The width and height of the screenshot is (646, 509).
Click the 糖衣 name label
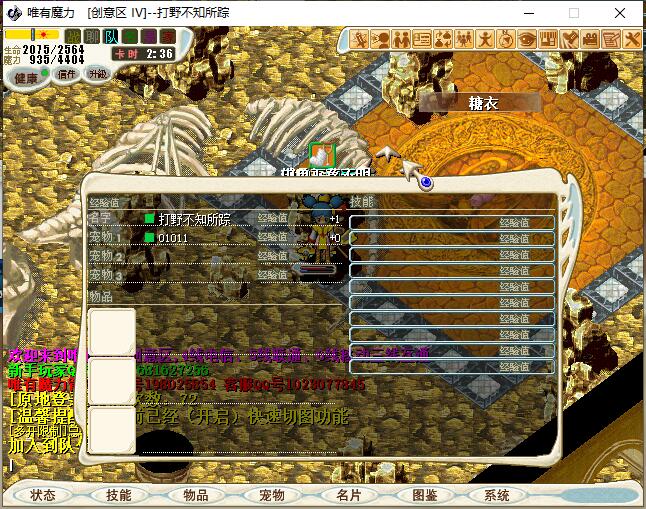click(480, 102)
